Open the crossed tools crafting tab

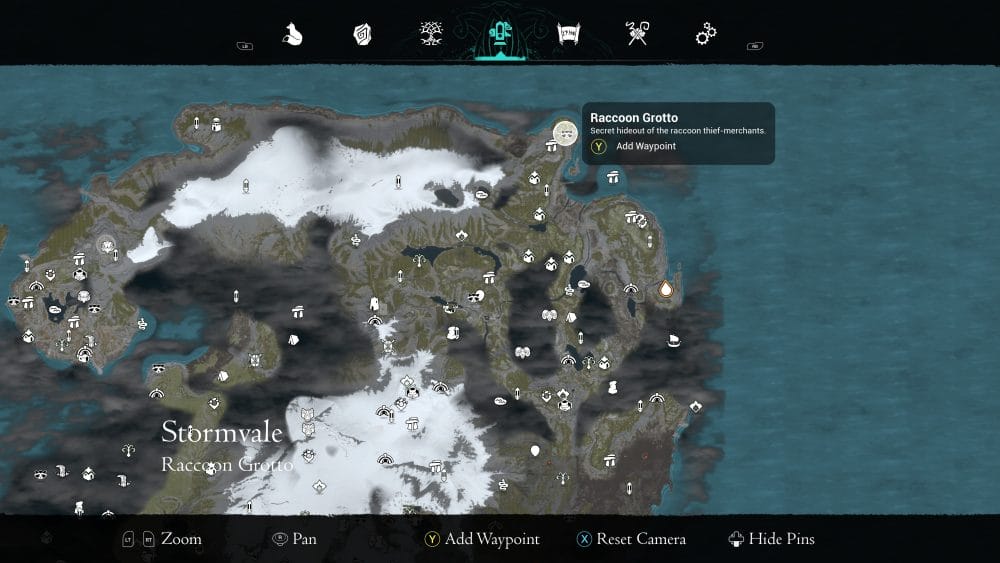pyautogui.click(x=637, y=35)
